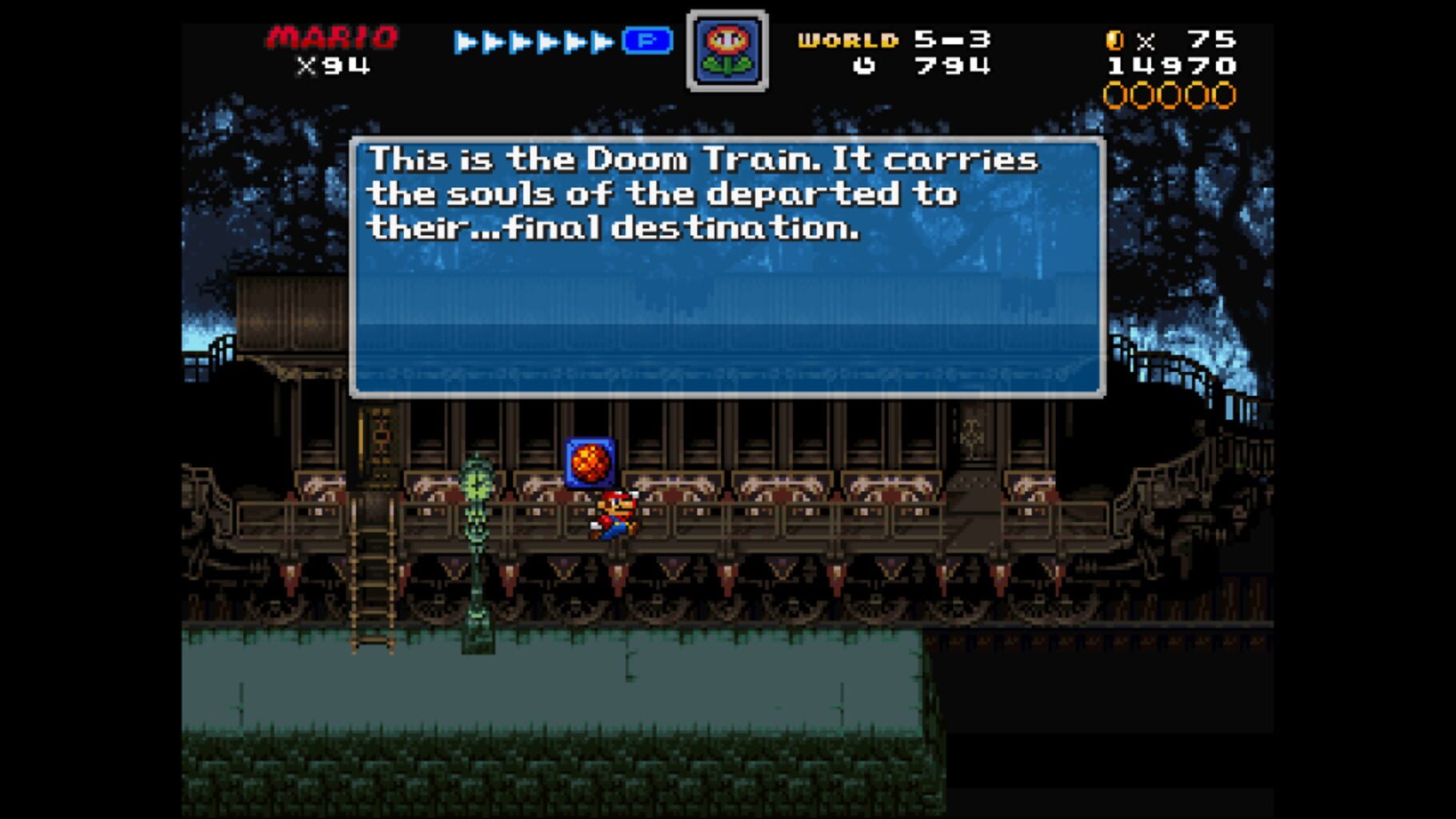Click the leftmost empty Yoshi coin slot
The image size is (1456, 819).
(x=1115, y=96)
